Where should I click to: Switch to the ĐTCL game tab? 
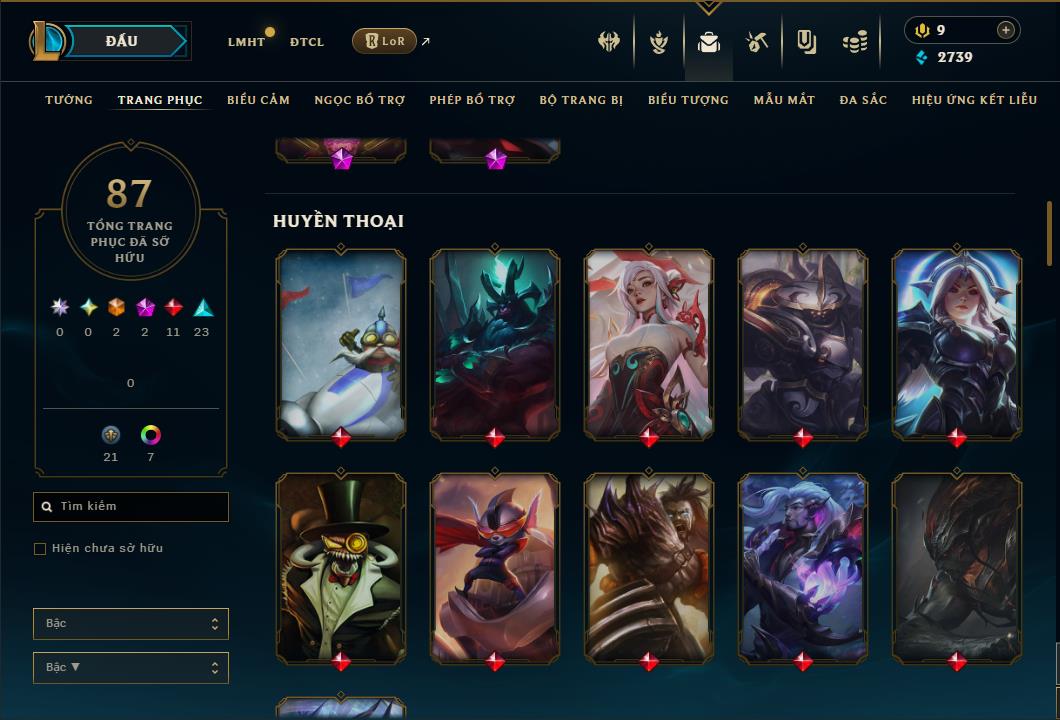pyautogui.click(x=307, y=42)
